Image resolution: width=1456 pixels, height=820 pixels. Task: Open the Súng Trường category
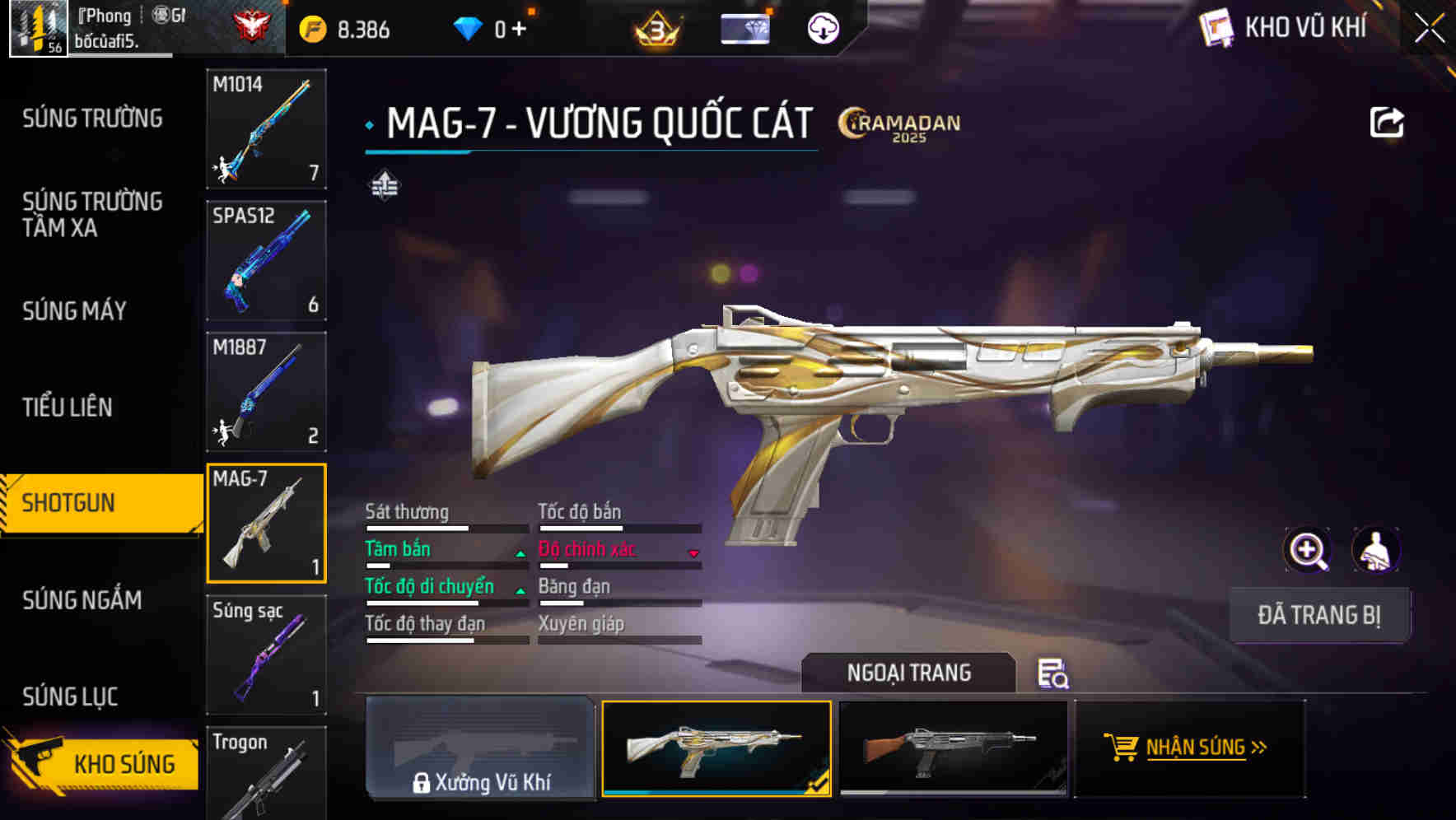92,119
